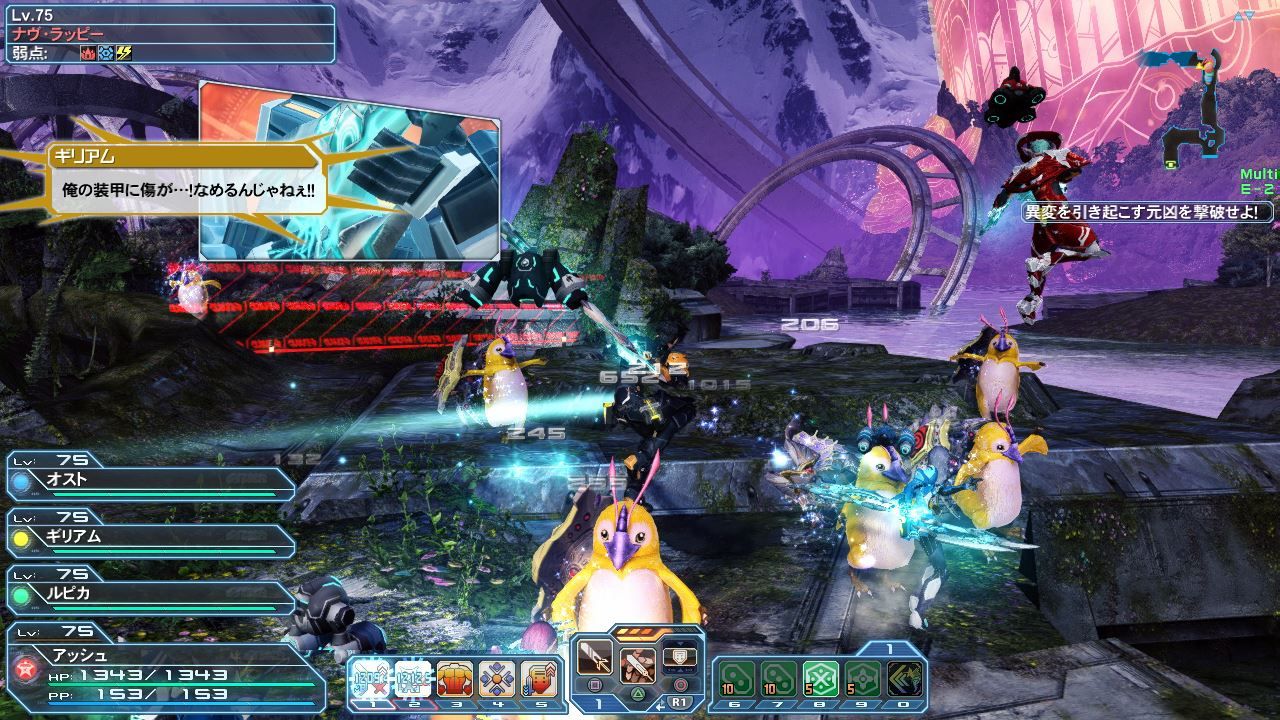
Task: Use the healing item in subpalette slot 1
Action: (372, 677)
